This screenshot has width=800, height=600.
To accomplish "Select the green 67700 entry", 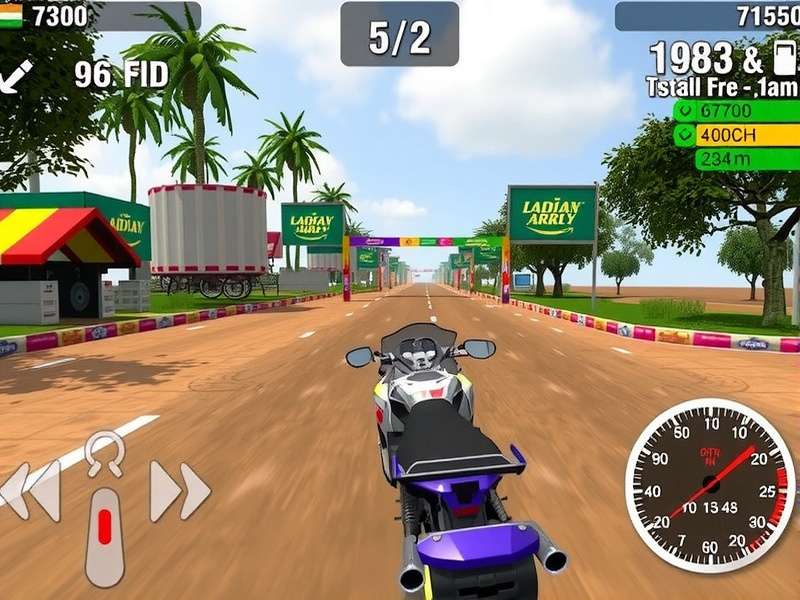I will click(735, 111).
